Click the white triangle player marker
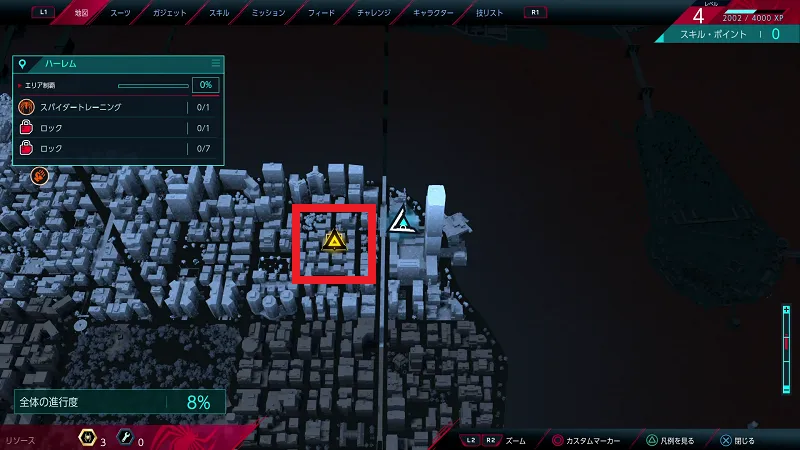 pyautogui.click(x=402, y=221)
